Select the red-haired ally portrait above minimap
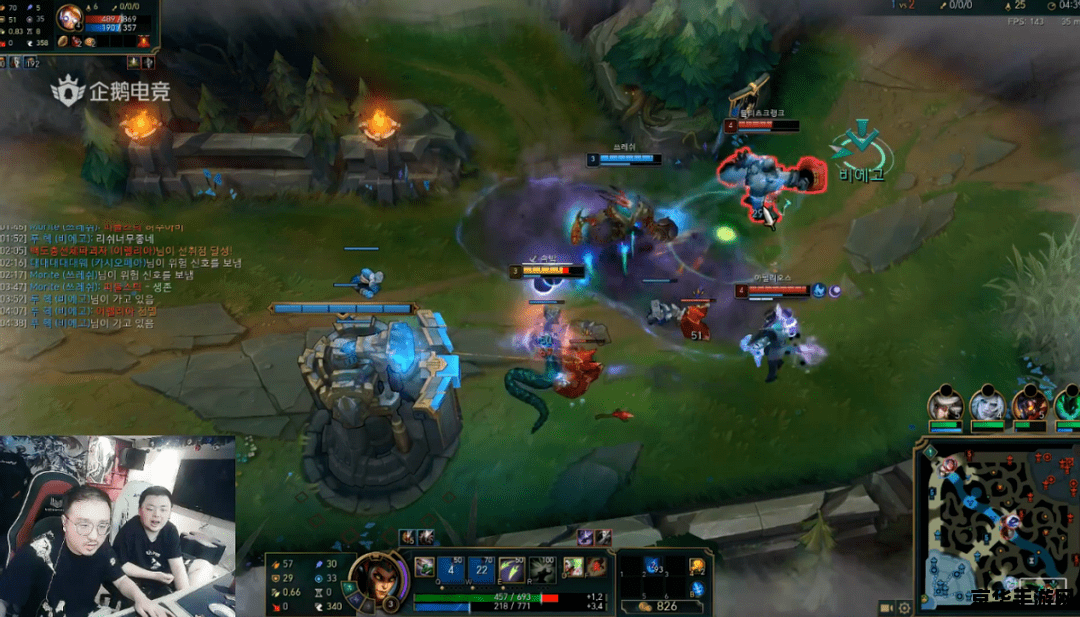This screenshot has height=617, width=1080. (x=1028, y=405)
